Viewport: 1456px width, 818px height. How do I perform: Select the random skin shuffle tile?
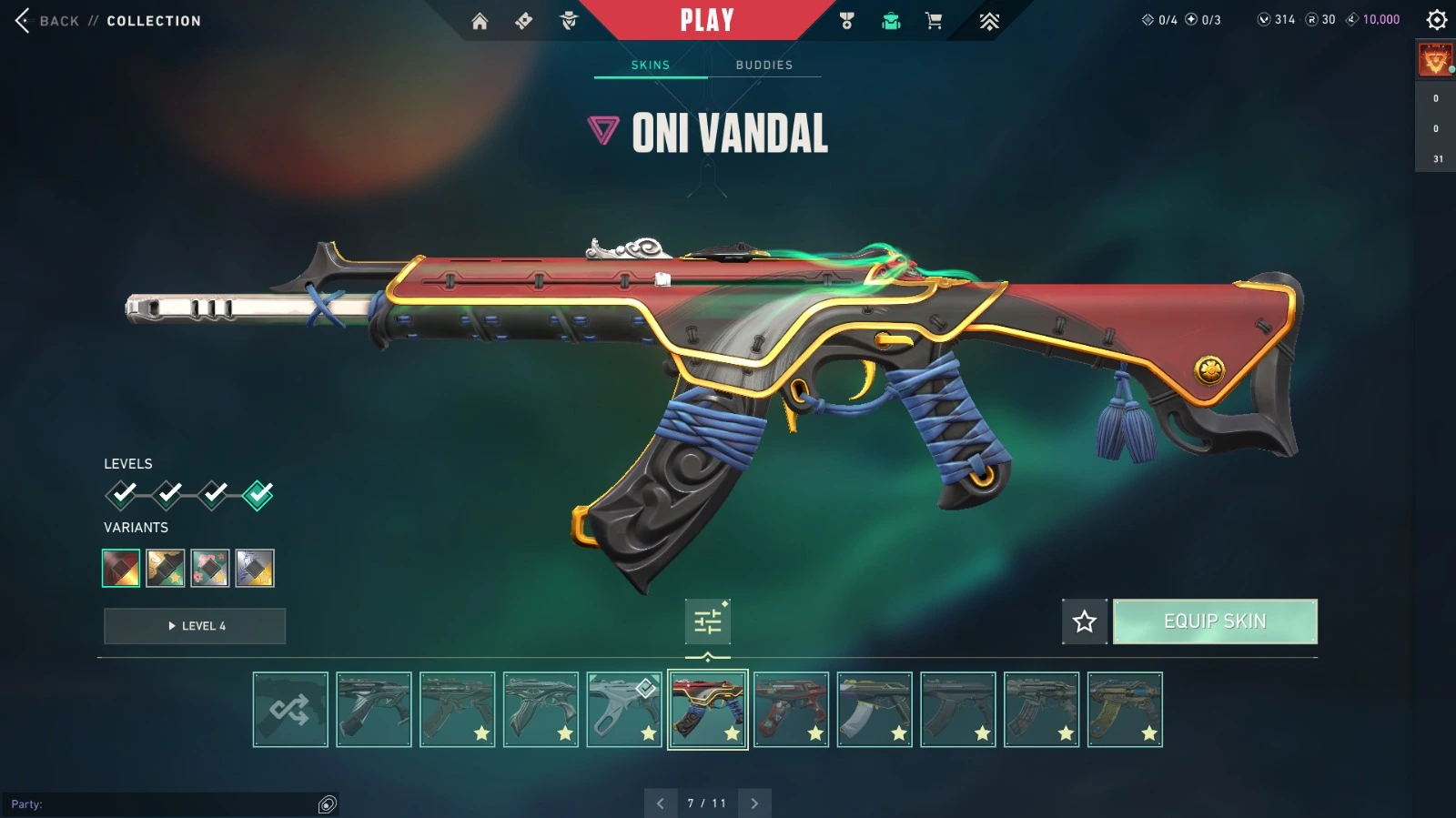tap(290, 710)
